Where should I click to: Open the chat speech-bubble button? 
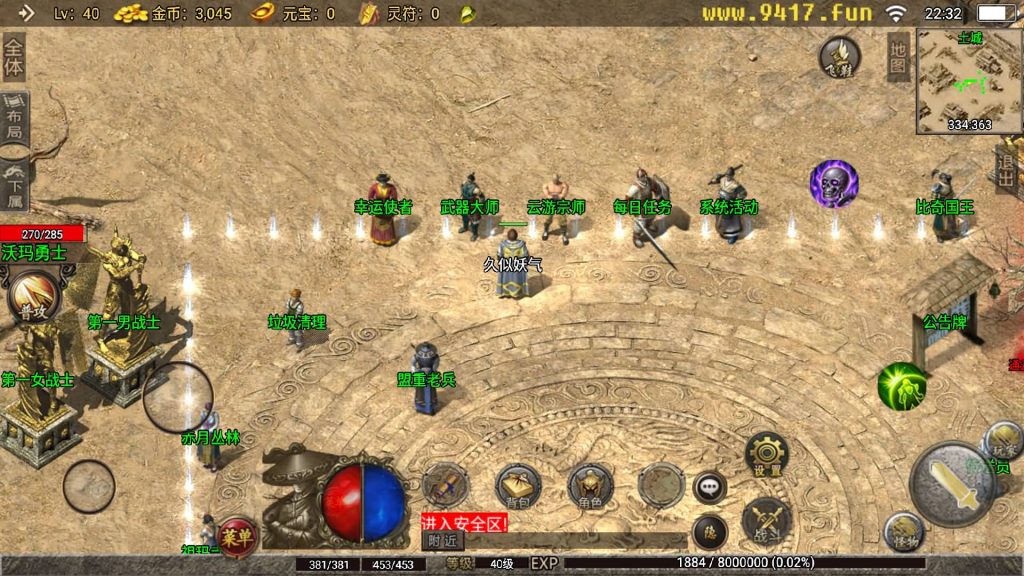pos(710,487)
